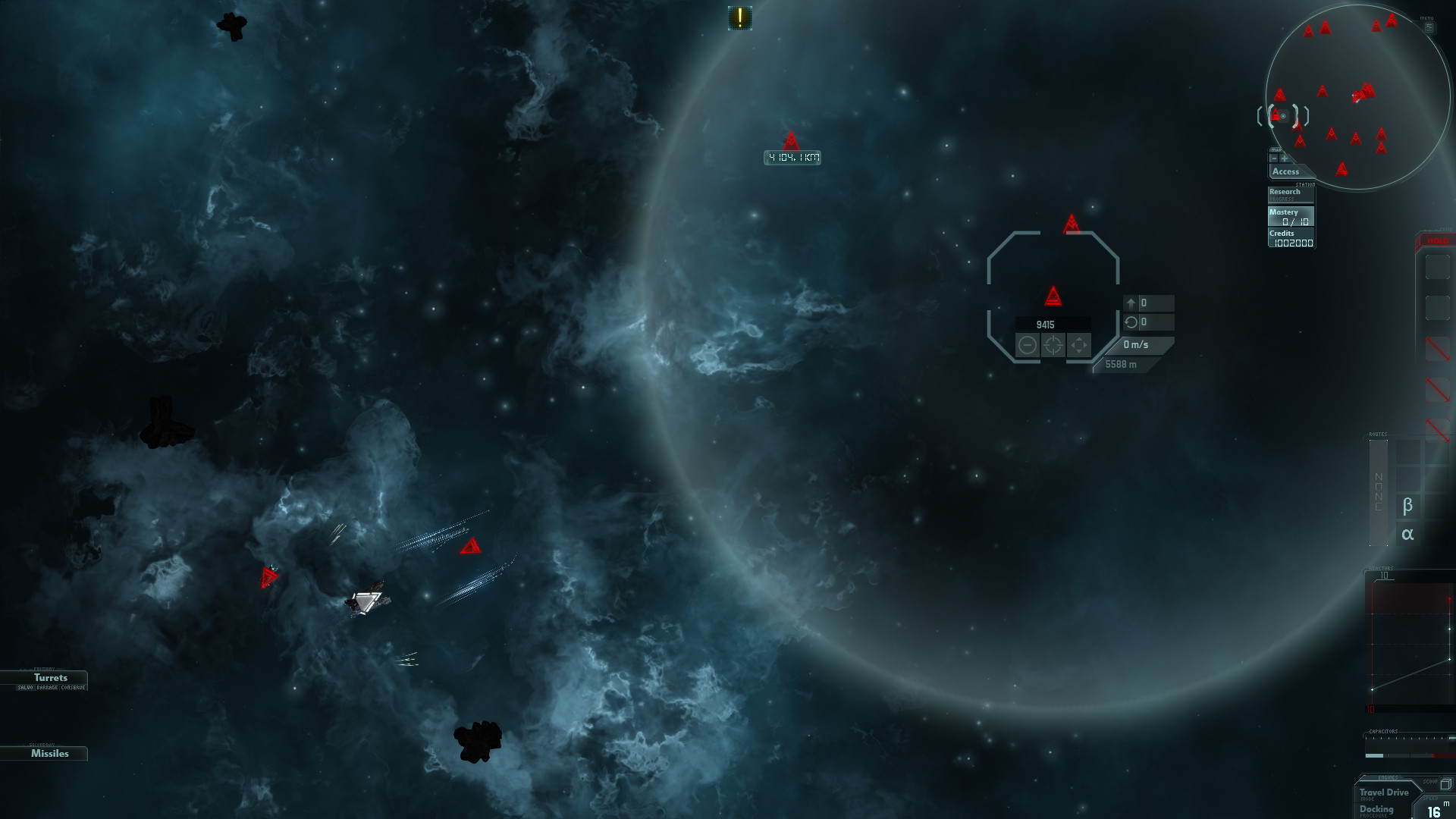Click a red enemy triangle on the radar minimap

pos(1332,136)
